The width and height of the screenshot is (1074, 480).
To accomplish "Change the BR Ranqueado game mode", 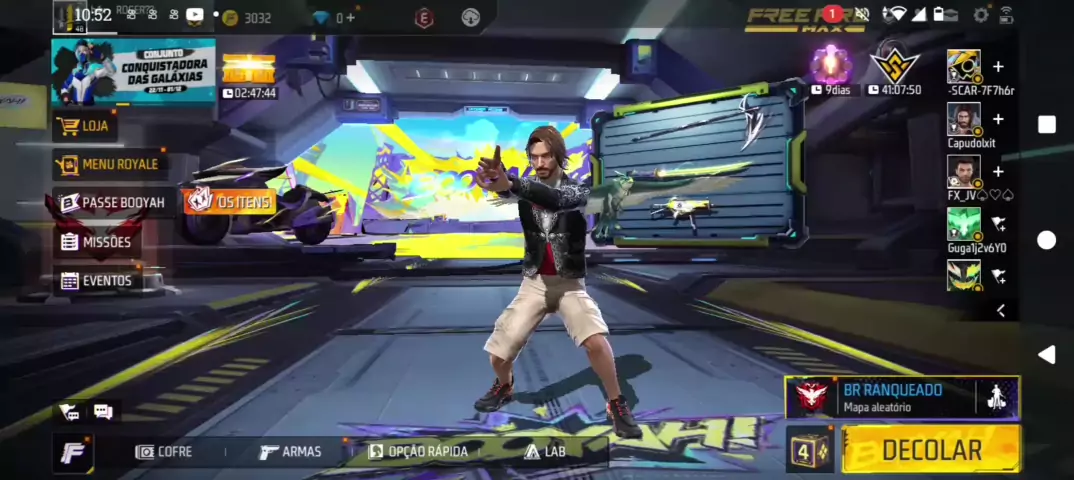I will 880,397.
